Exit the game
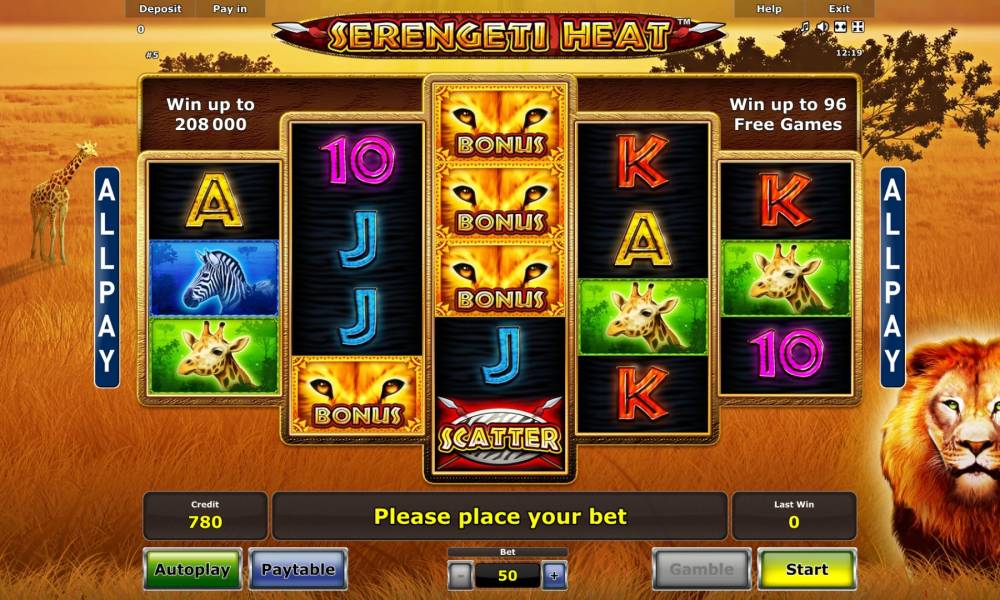Screen dimensions: 1000x600 [839, 9]
